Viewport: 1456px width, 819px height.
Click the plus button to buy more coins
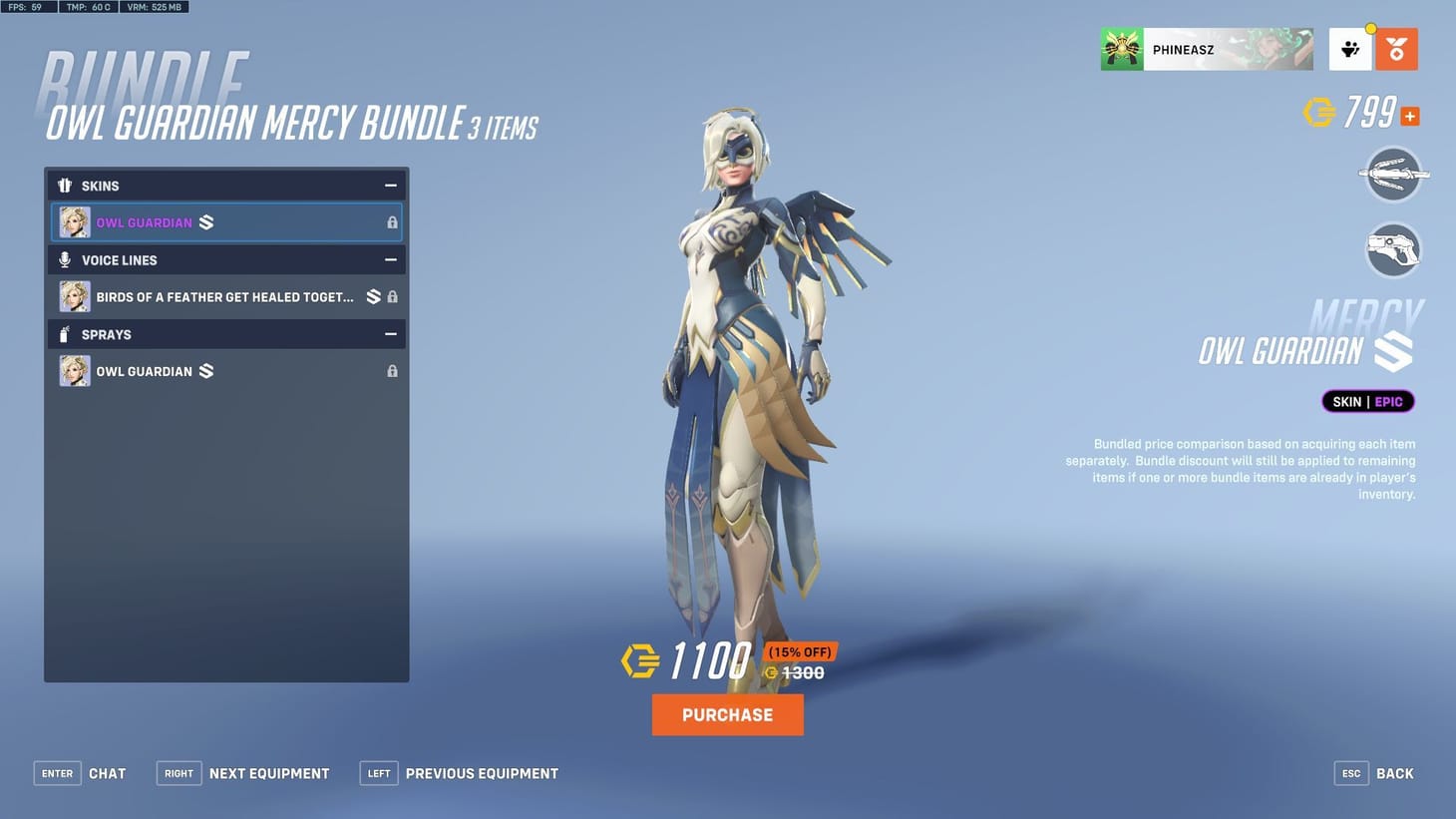(1409, 116)
